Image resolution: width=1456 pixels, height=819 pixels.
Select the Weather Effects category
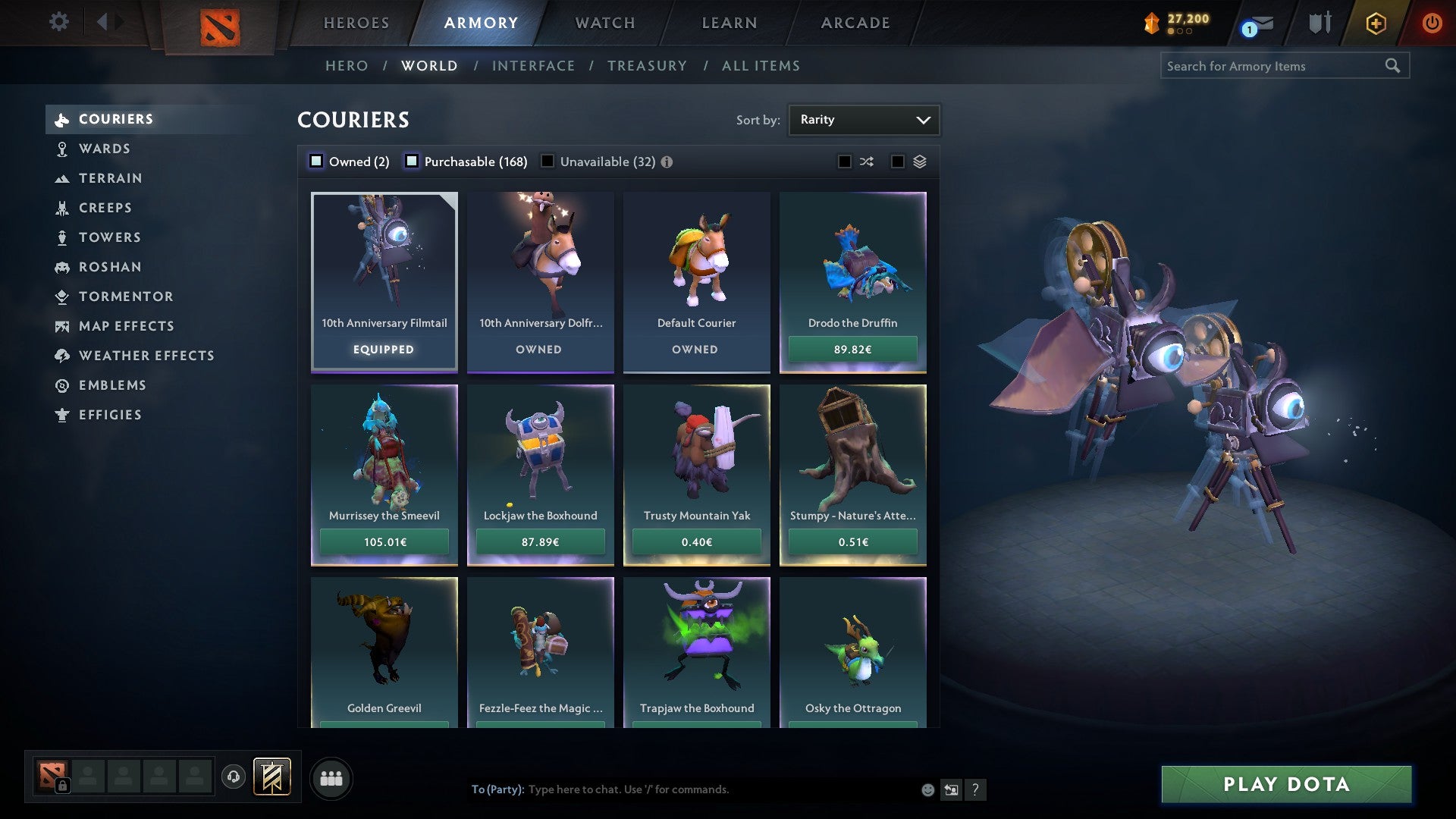(x=147, y=356)
